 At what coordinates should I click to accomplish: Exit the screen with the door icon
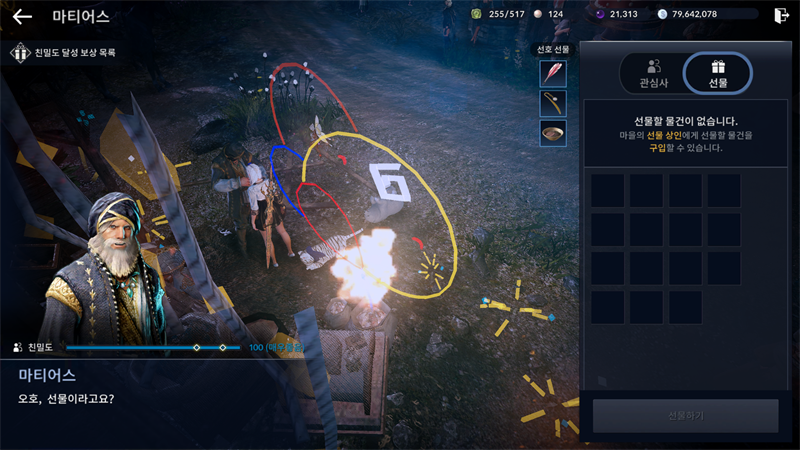point(781,15)
